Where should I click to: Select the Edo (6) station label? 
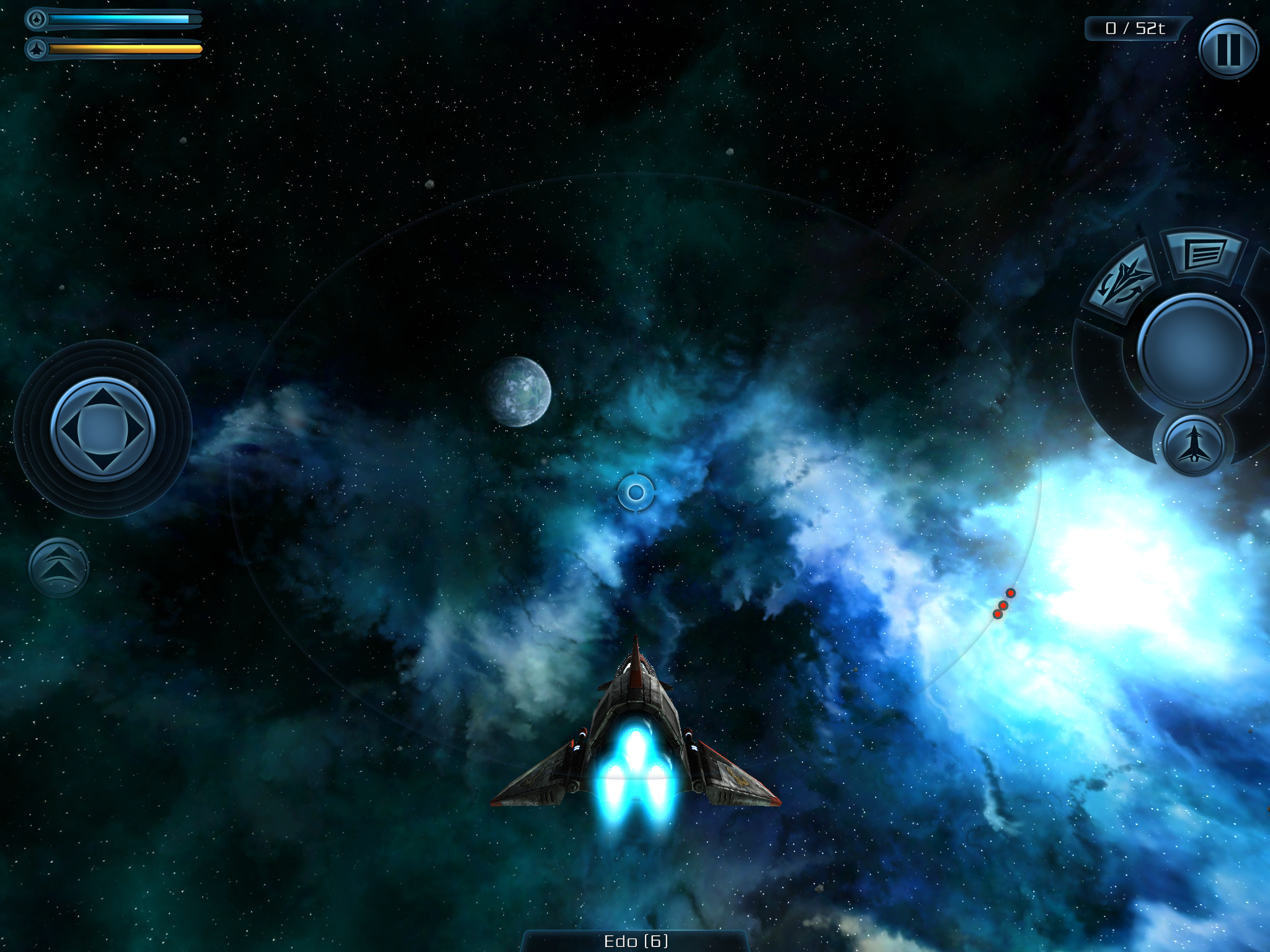(636, 941)
